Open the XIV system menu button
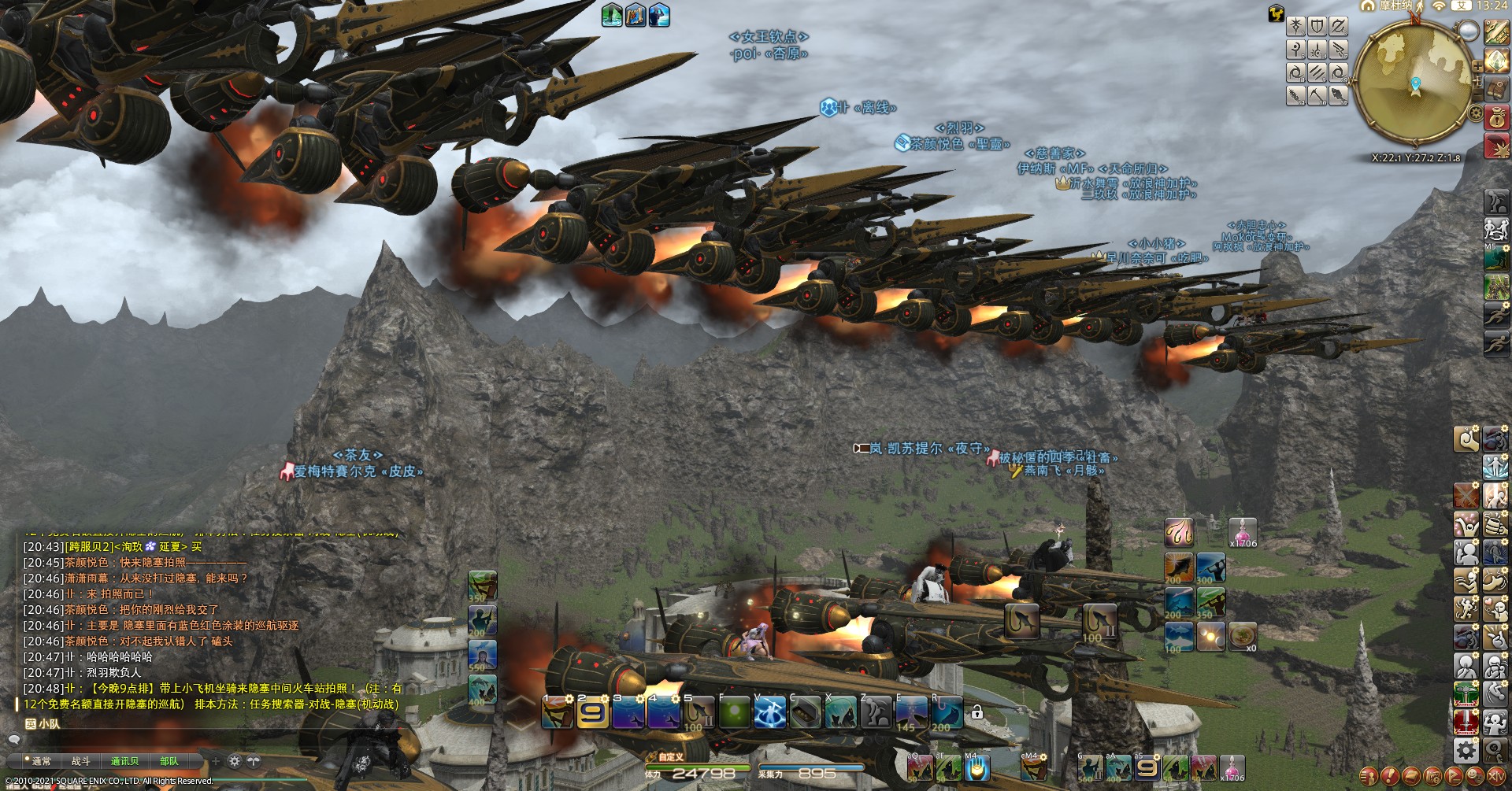Screen dimensions: 1512x791 coord(1495,777)
